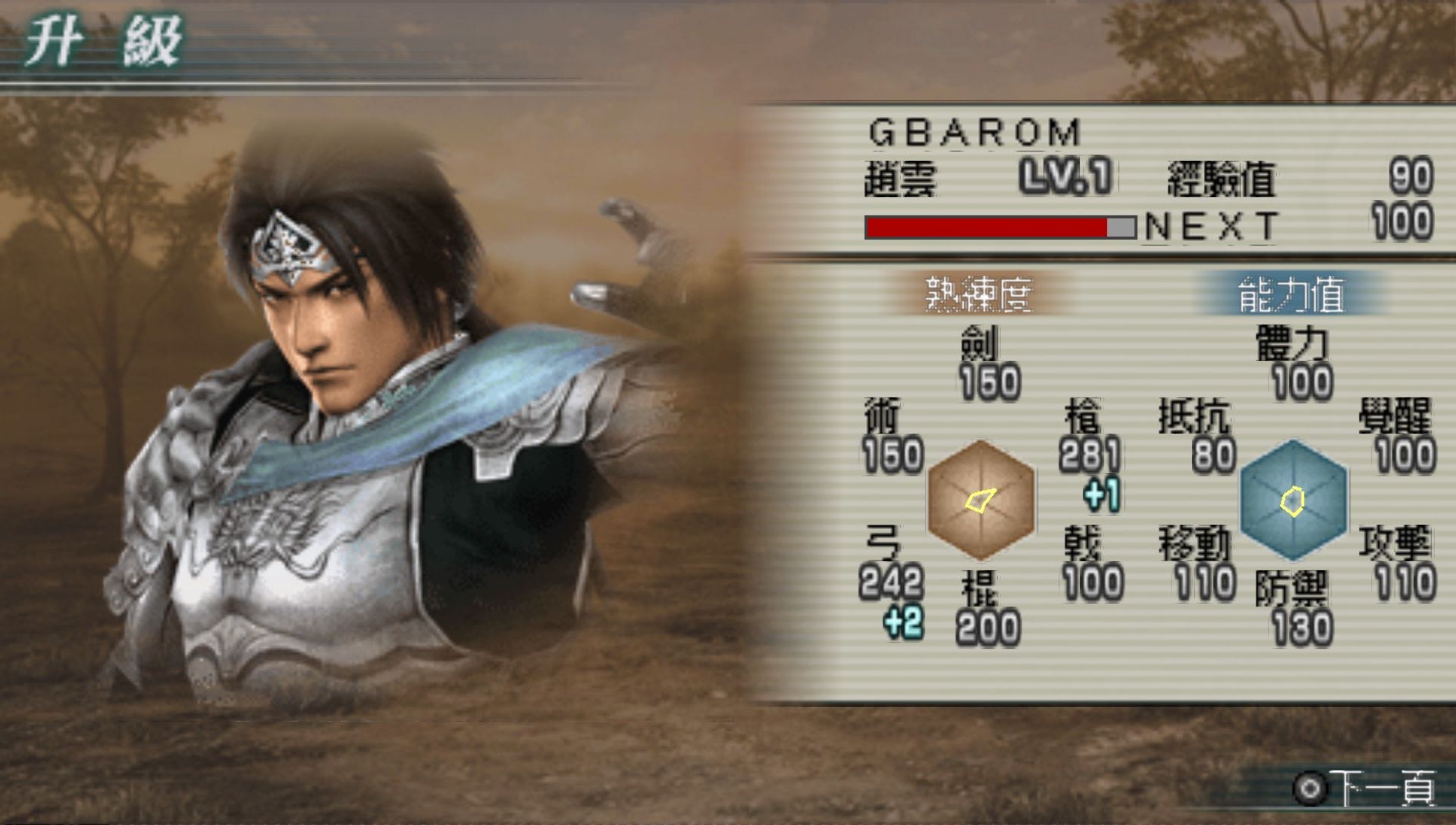Select the 能力值 ability stats header
Image resolution: width=1456 pixels, height=825 pixels.
click(1291, 294)
